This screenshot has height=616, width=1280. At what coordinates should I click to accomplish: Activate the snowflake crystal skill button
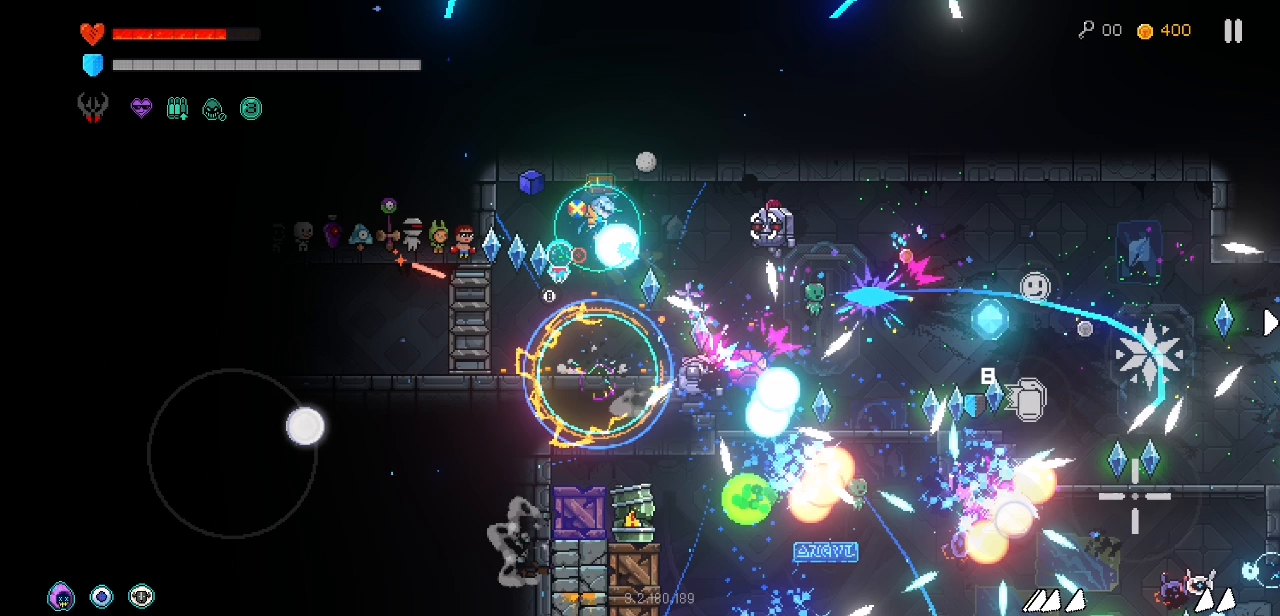tap(1149, 352)
